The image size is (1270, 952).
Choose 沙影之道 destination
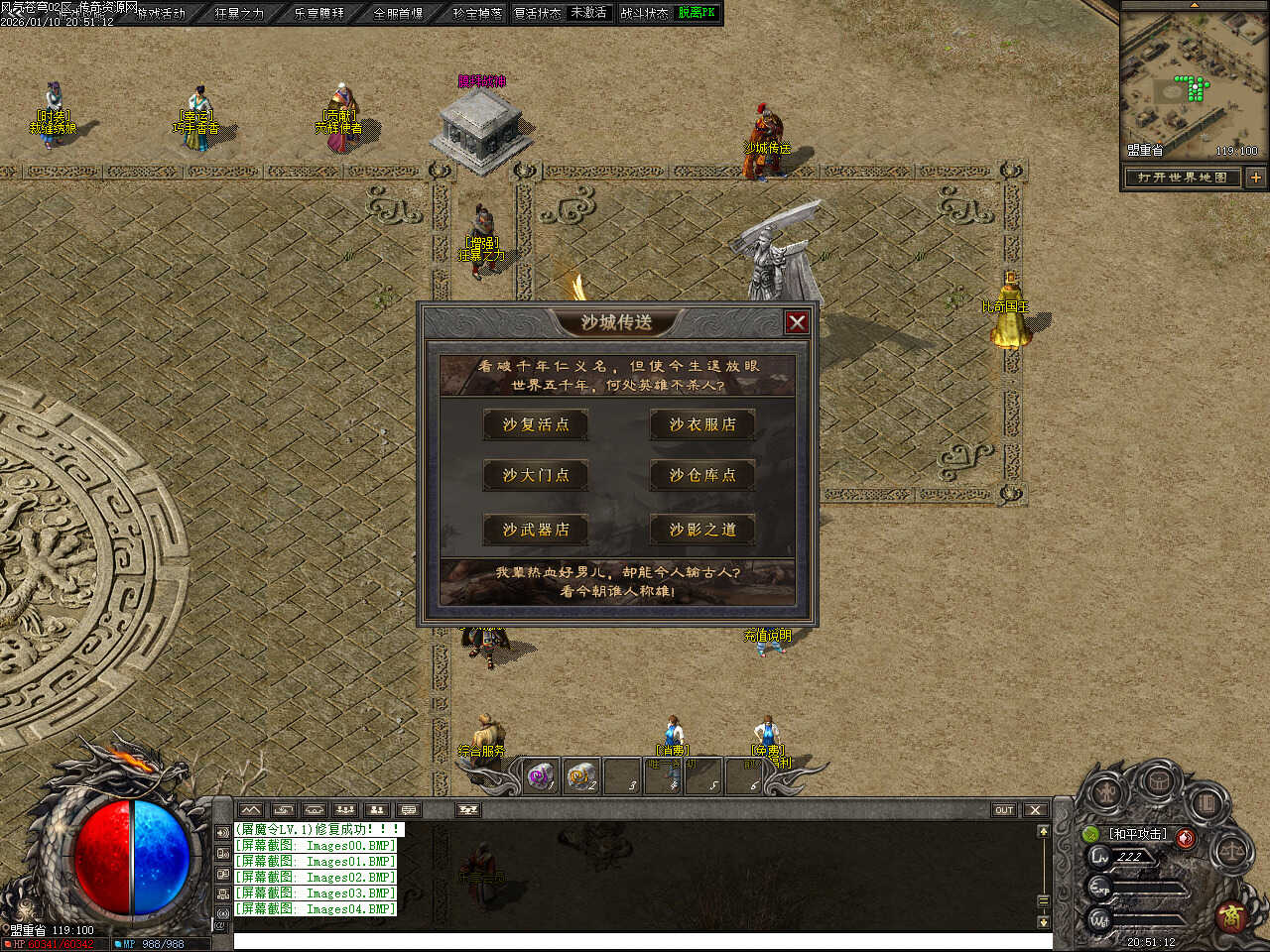[702, 530]
